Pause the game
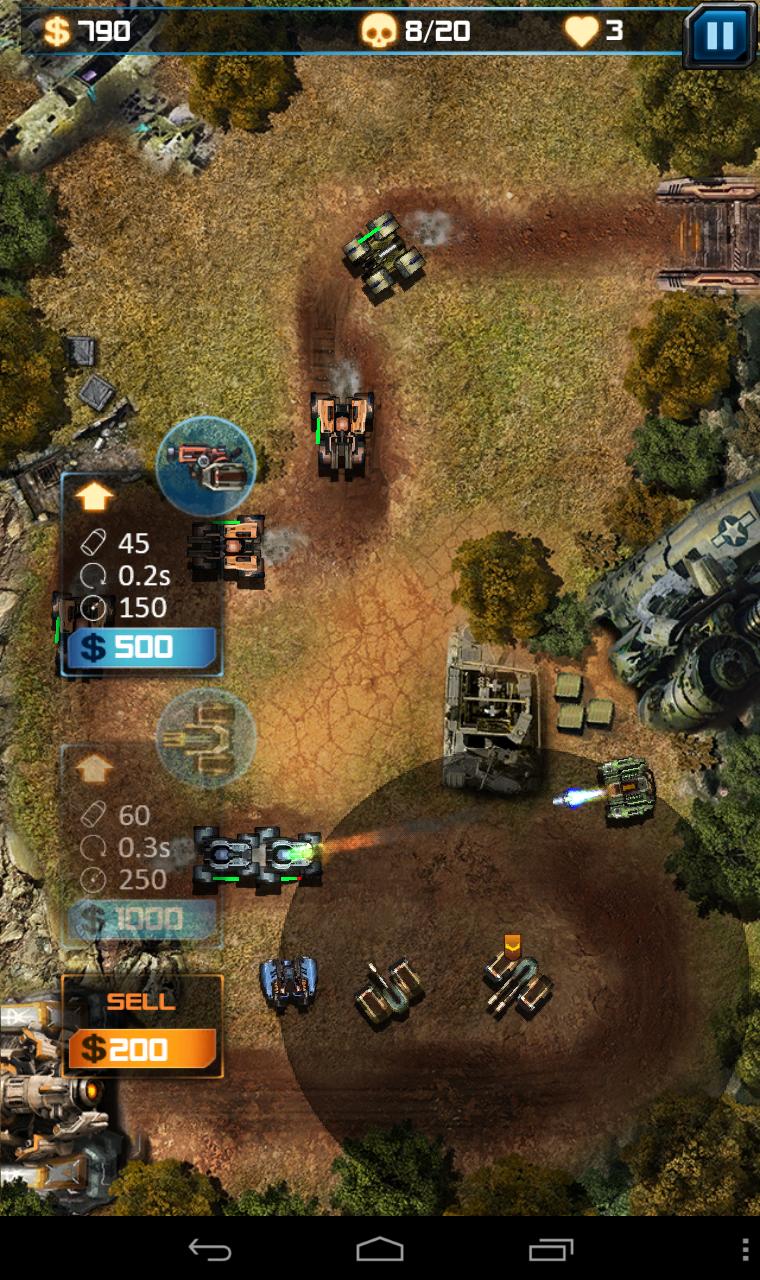Screen dimensions: 760x1280 [x=720, y=36]
